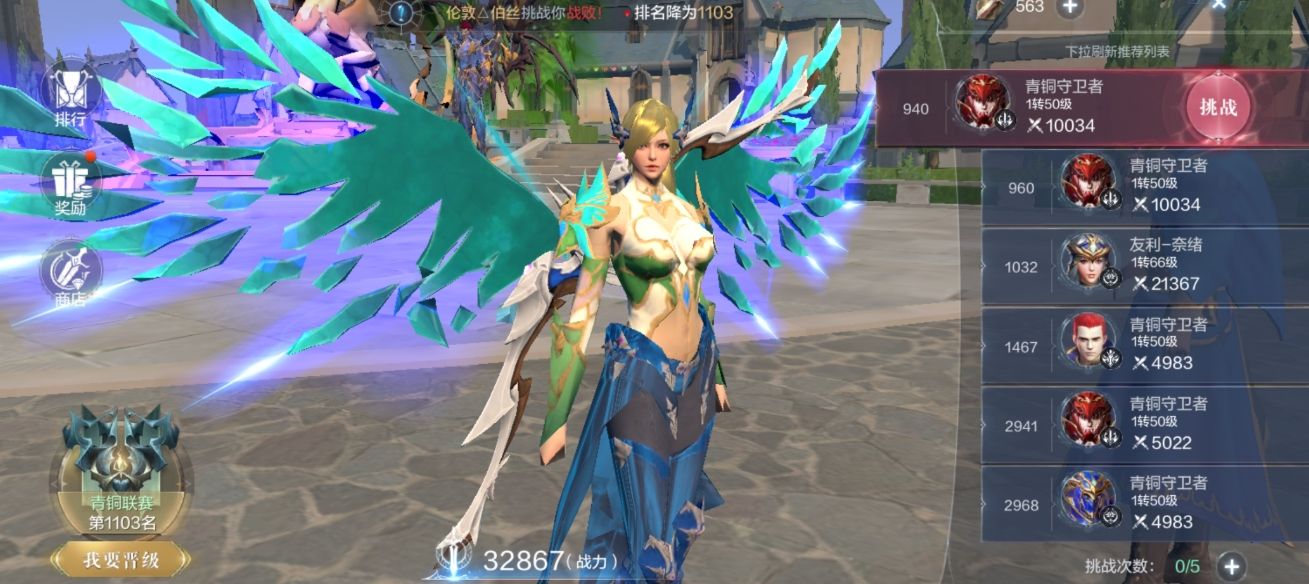Add currency with plus next to 563
This screenshot has width=1309, height=584.
click(1070, 7)
